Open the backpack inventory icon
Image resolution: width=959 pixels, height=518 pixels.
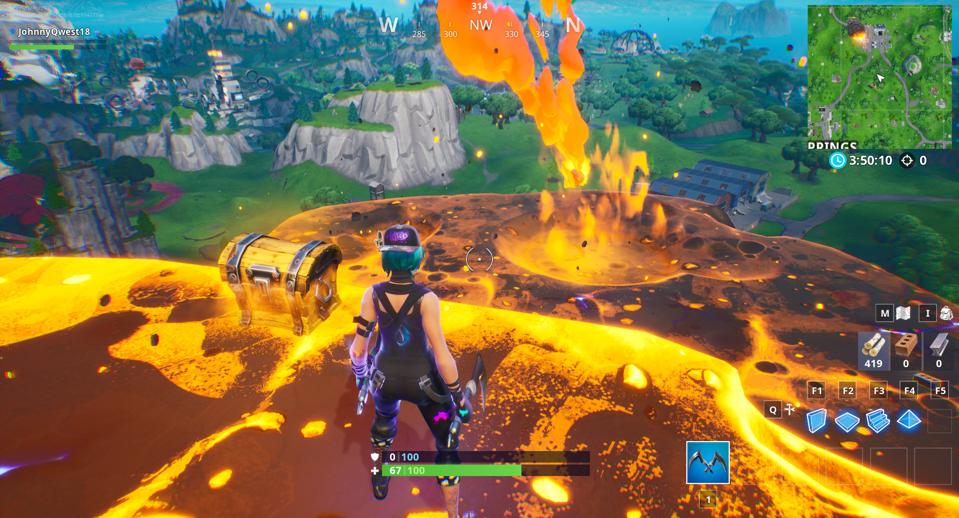[x=945, y=313]
